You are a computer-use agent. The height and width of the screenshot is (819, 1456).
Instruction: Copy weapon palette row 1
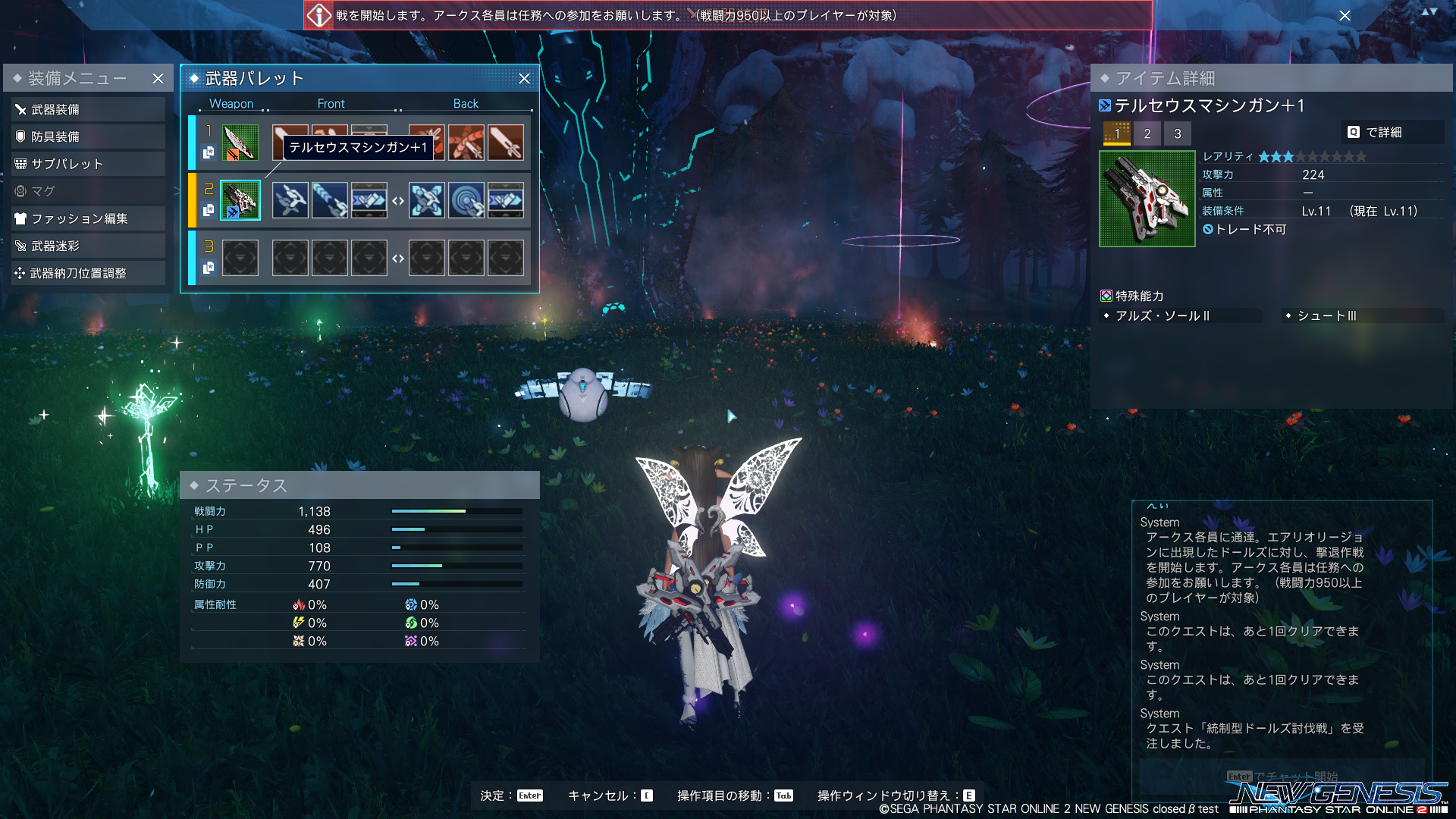coord(209,153)
